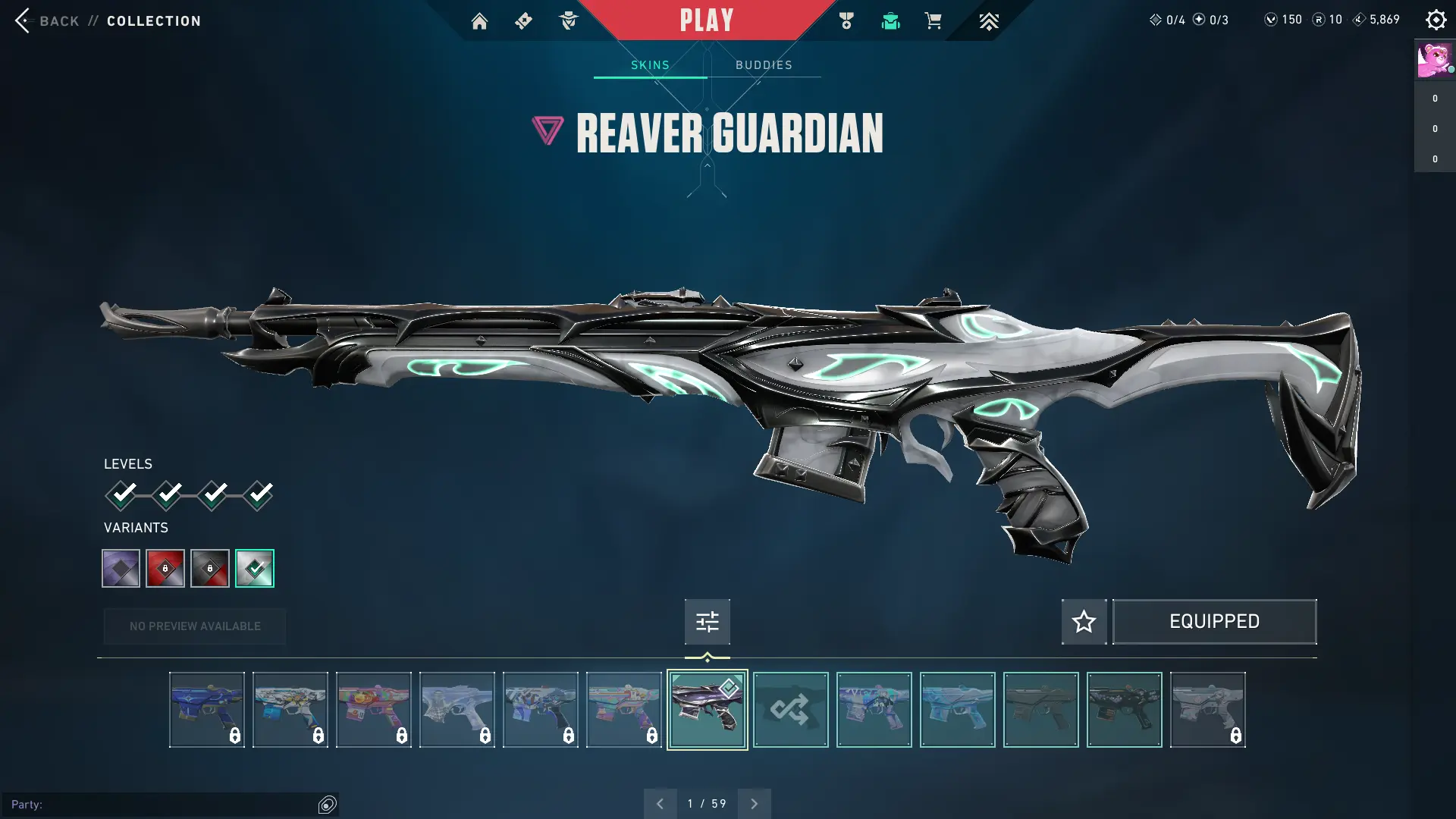This screenshot has height=819, width=1456.
Task: Select the random shuffle skin tile
Action: 790,710
